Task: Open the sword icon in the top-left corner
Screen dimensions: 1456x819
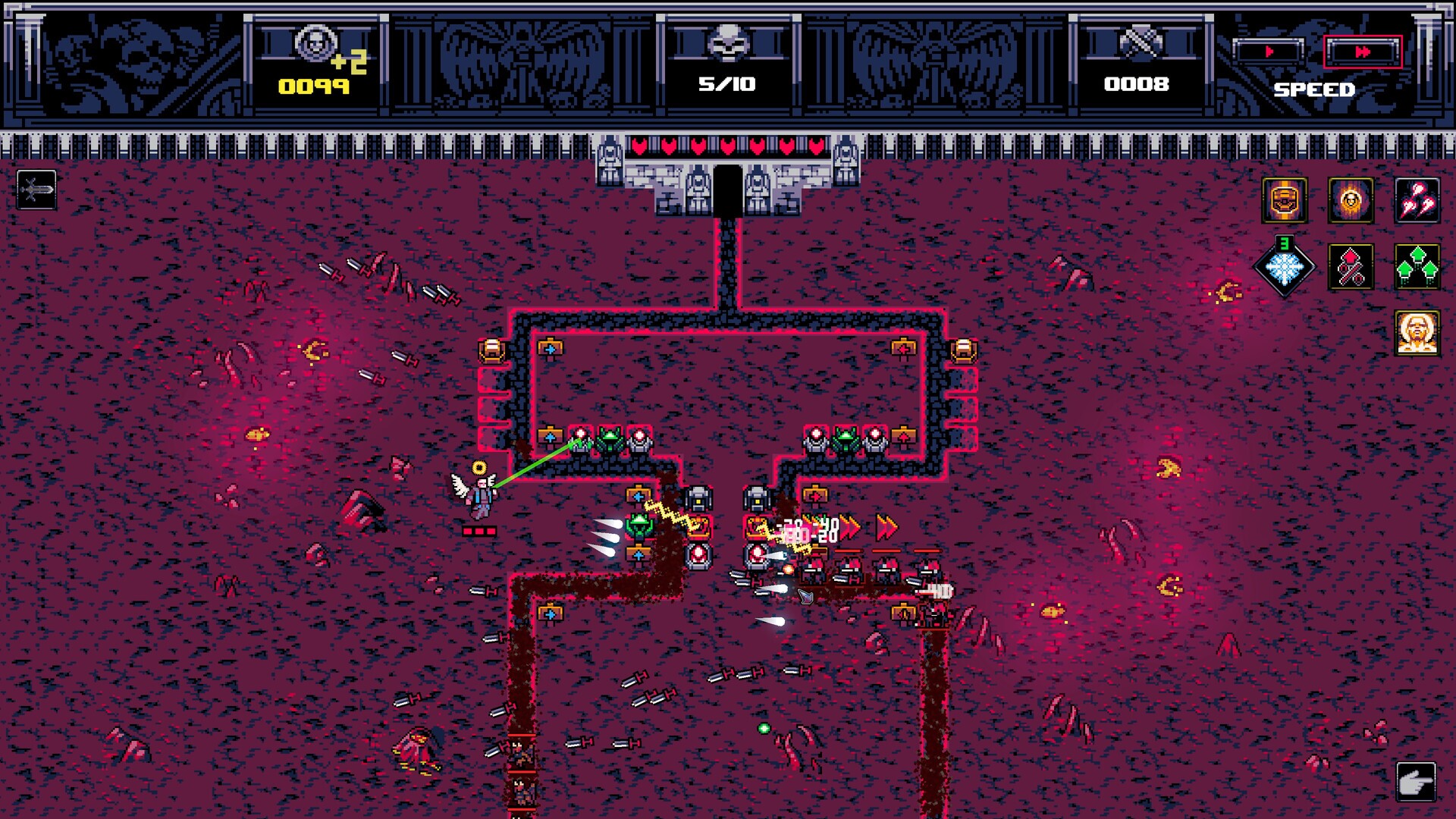Action: 36,189
